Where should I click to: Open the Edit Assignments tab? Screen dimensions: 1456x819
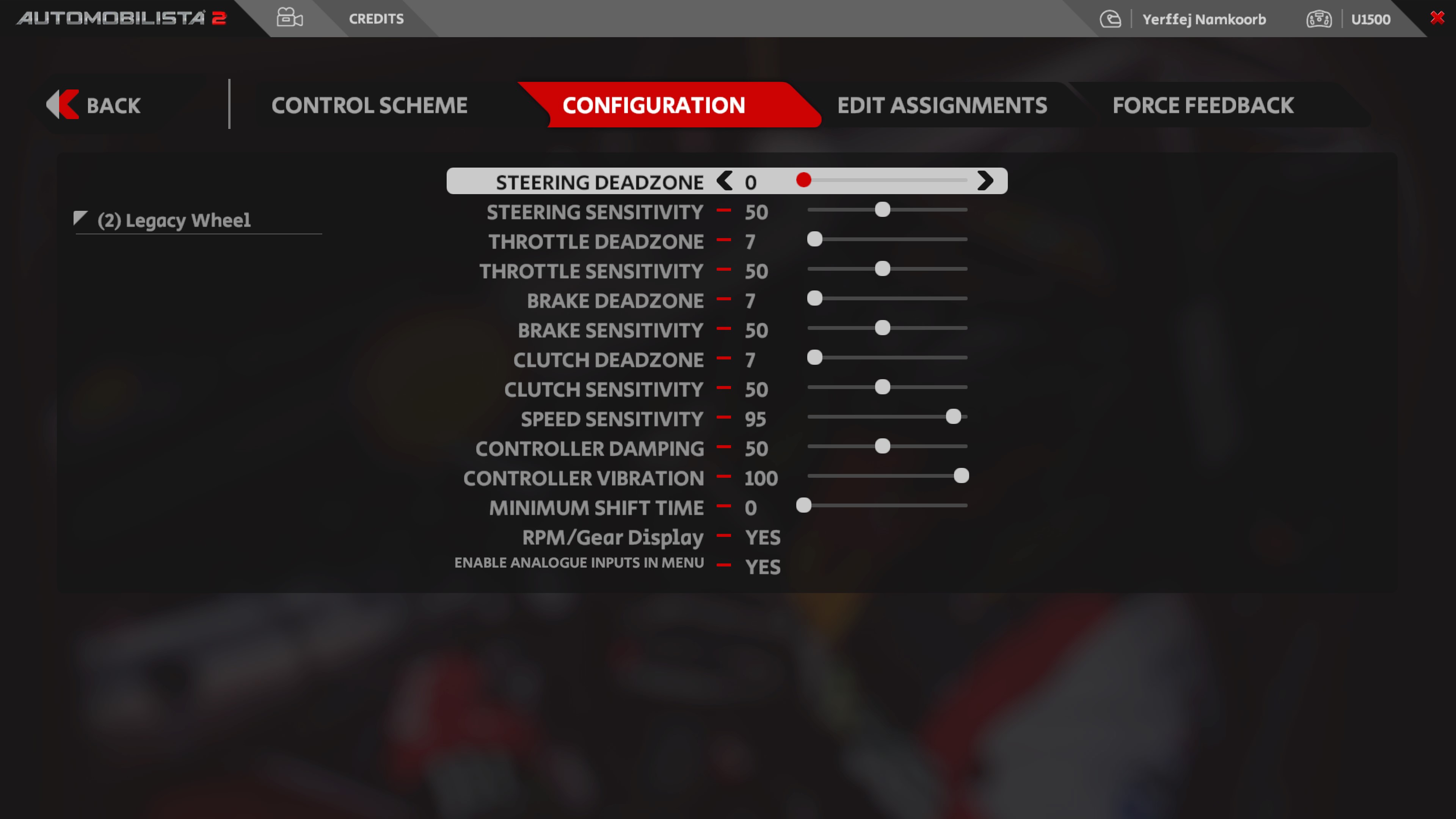(941, 105)
